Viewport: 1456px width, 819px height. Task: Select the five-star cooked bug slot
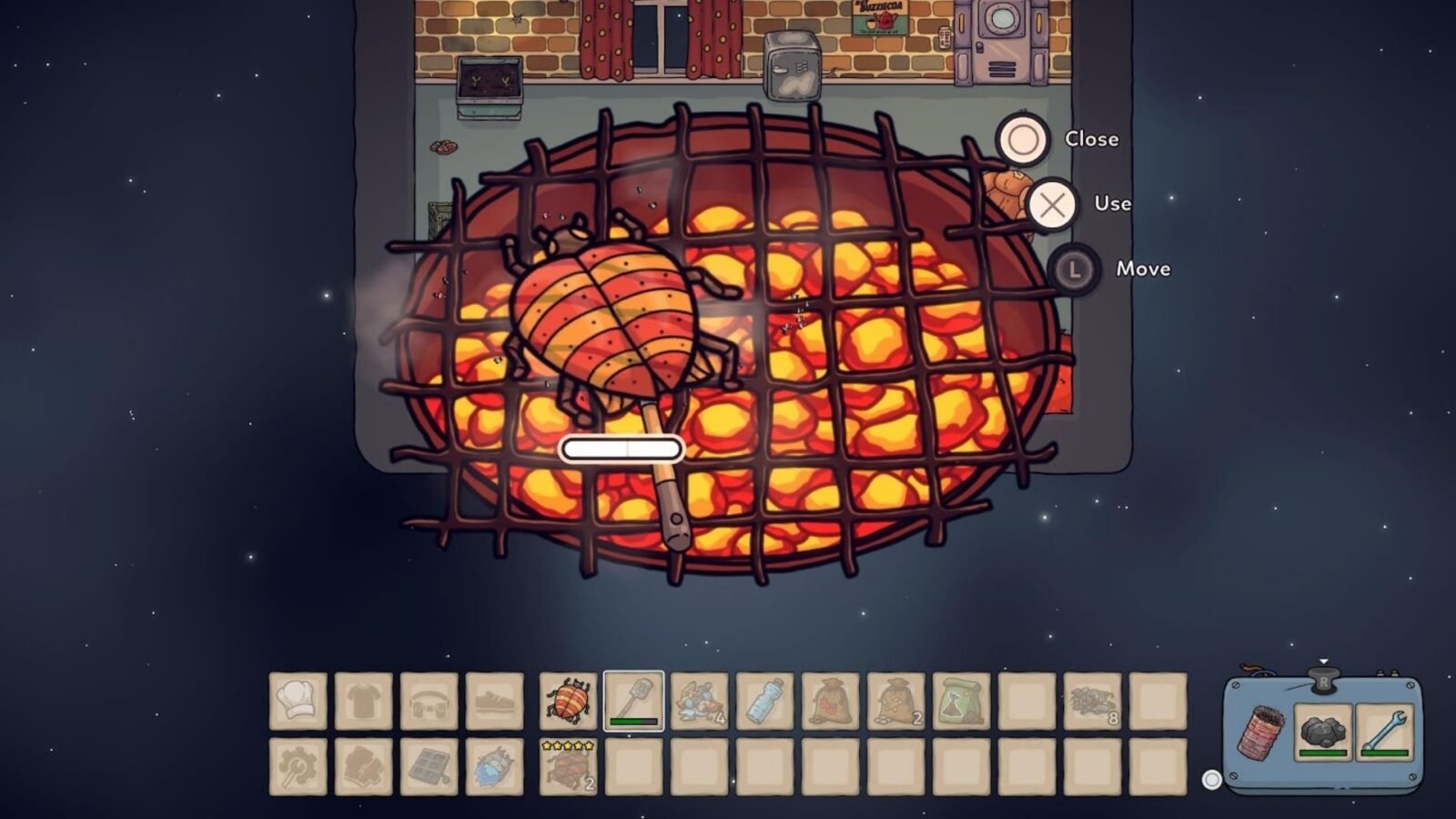[569, 767]
